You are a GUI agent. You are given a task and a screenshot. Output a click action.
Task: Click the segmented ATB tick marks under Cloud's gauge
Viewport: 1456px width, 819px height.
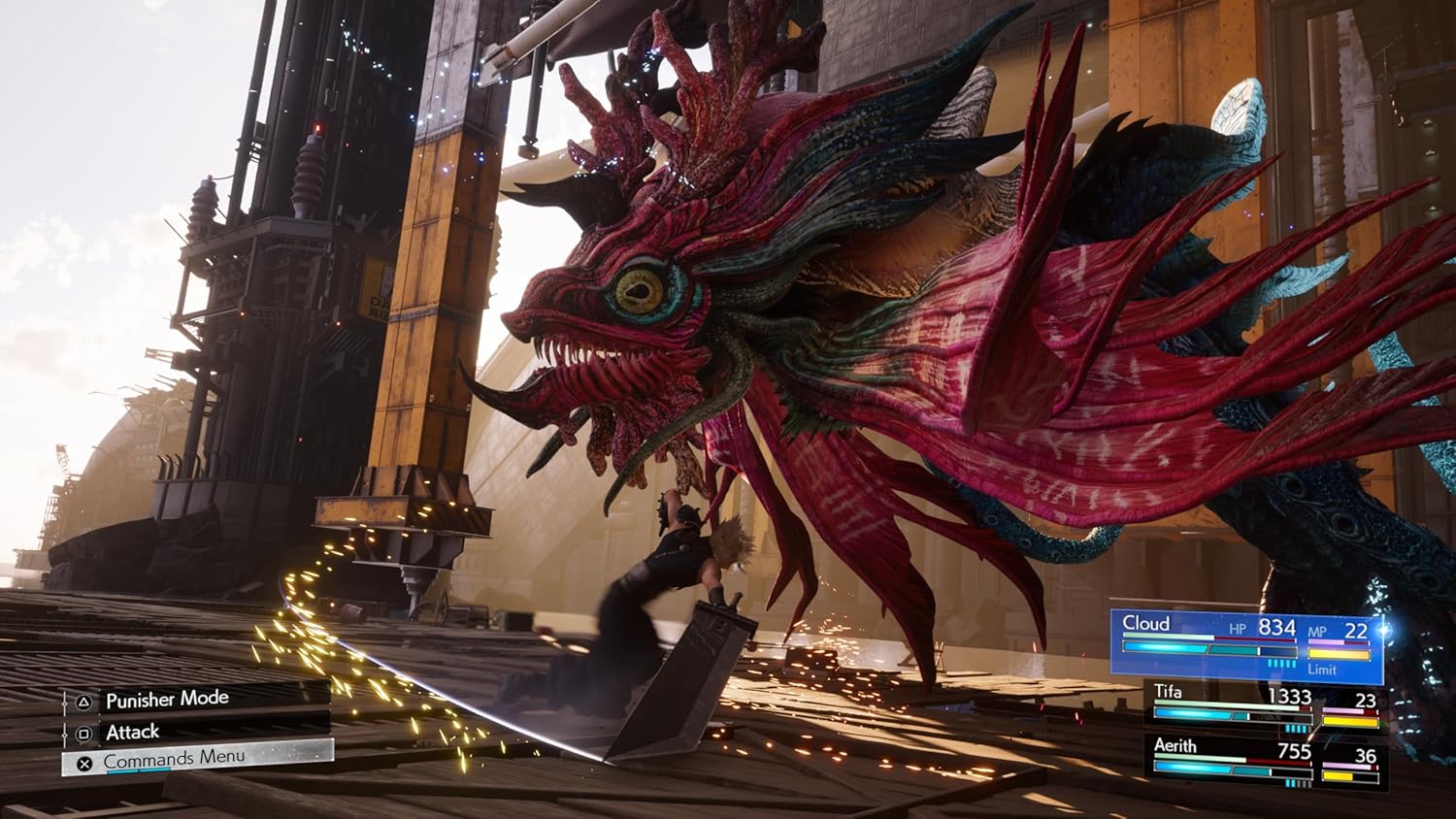pos(1282,664)
